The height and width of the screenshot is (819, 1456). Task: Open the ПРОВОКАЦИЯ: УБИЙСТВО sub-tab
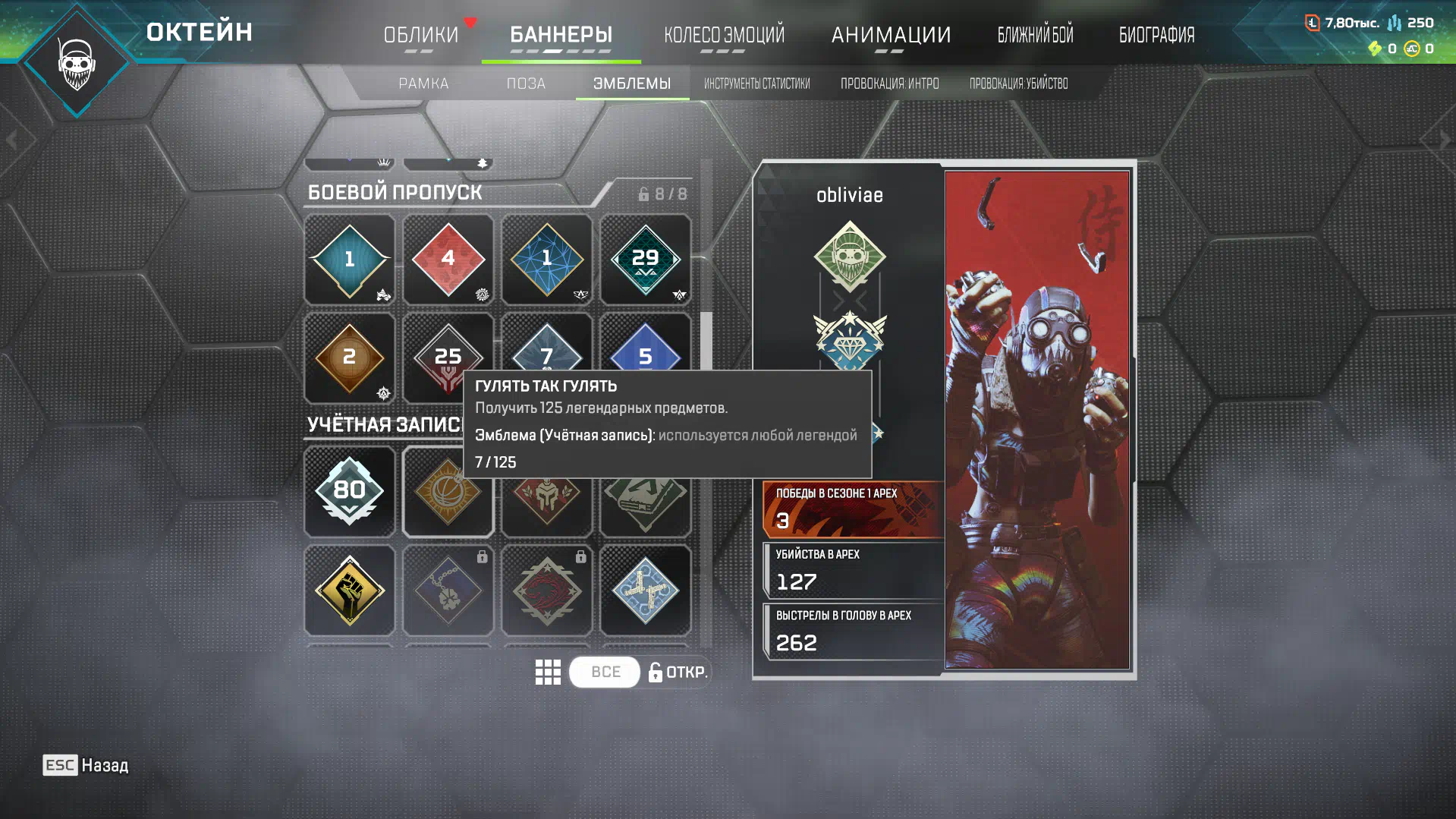coord(1018,83)
